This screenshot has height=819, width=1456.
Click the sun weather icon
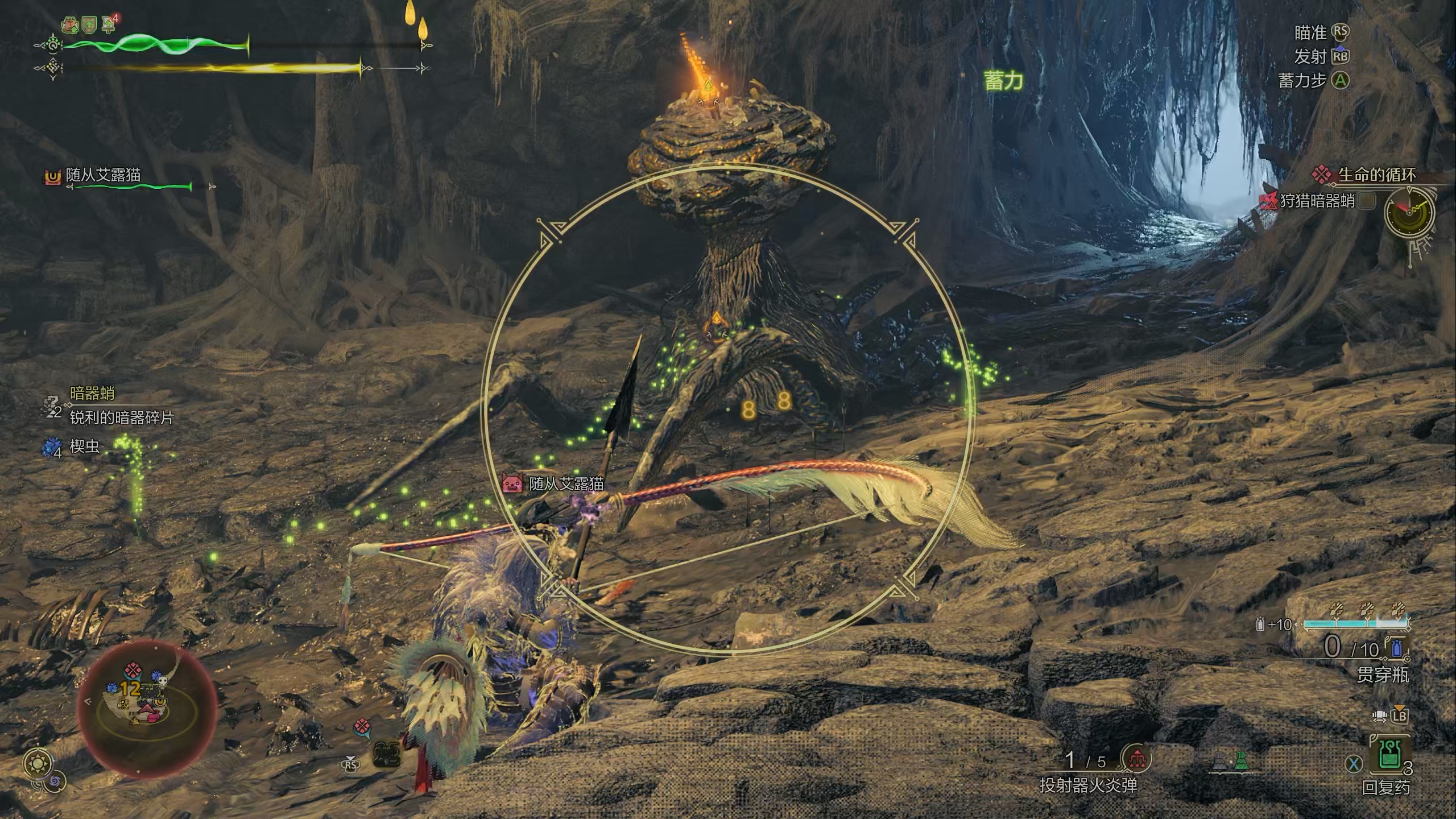click(39, 762)
